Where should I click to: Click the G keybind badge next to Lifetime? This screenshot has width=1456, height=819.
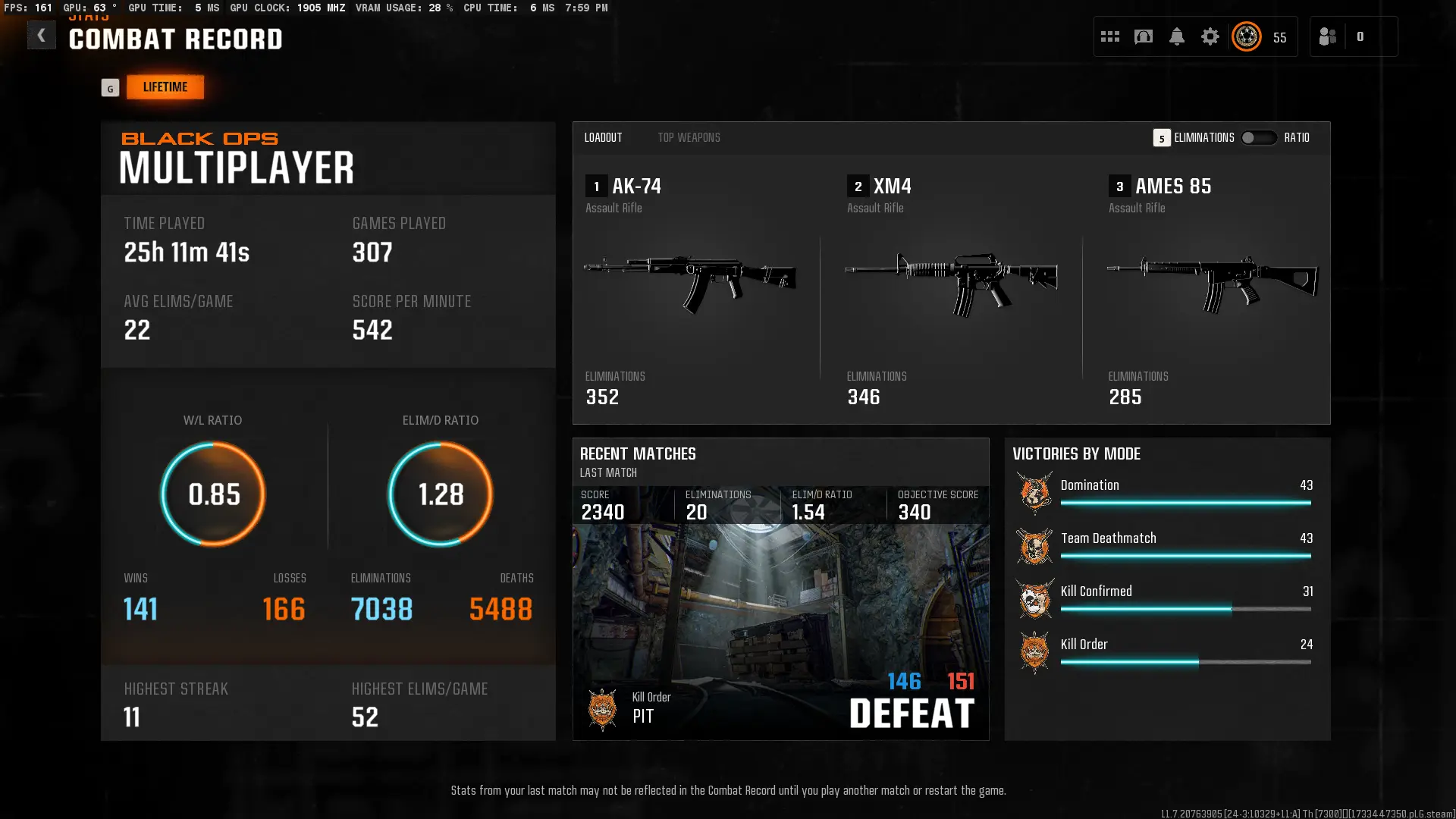(111, 87)
